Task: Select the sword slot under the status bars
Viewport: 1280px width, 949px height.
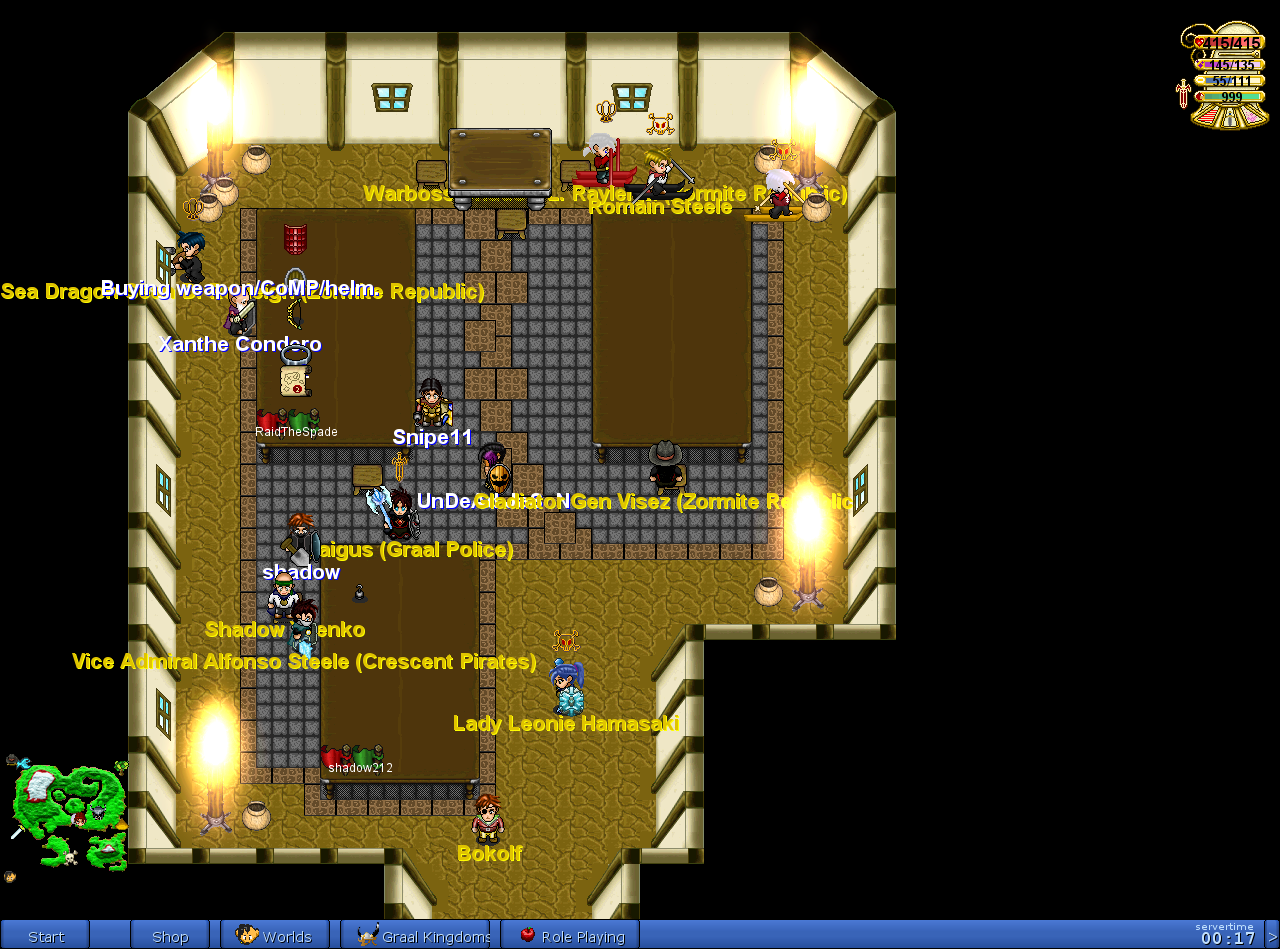Action: 1231,118
